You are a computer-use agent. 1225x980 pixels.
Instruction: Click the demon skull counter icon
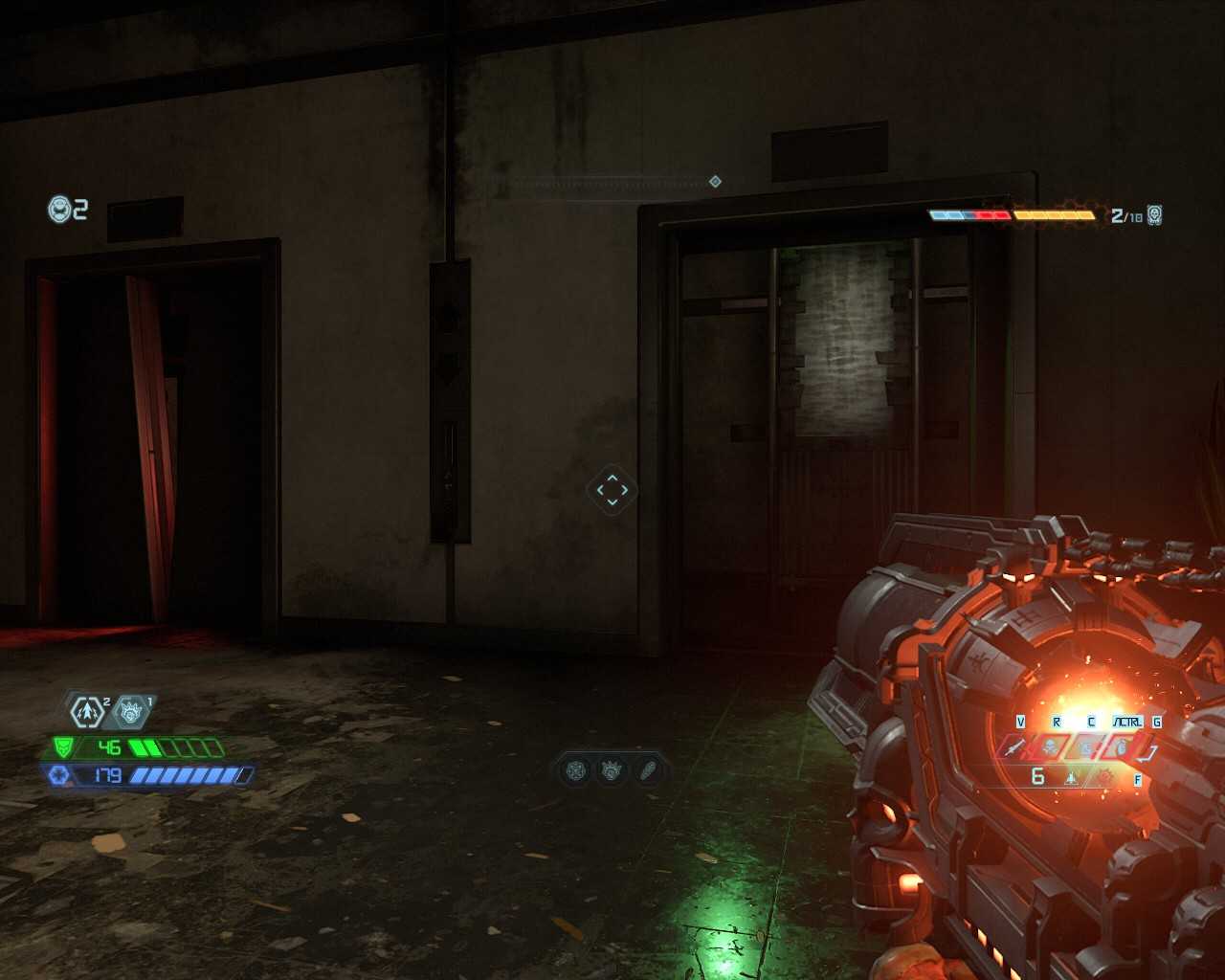click(1155, 214)
